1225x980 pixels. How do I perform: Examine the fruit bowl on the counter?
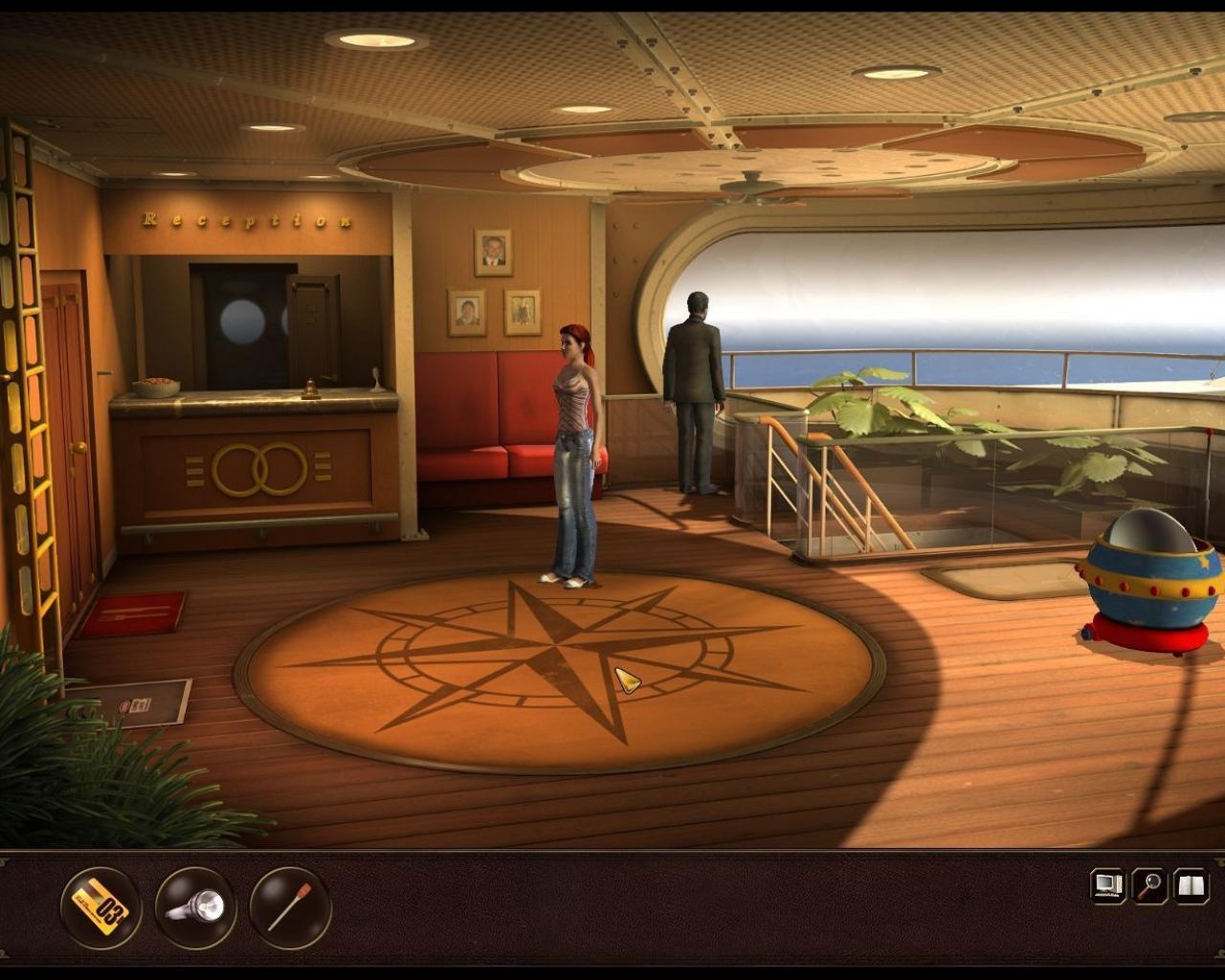[x=155, y=384]
